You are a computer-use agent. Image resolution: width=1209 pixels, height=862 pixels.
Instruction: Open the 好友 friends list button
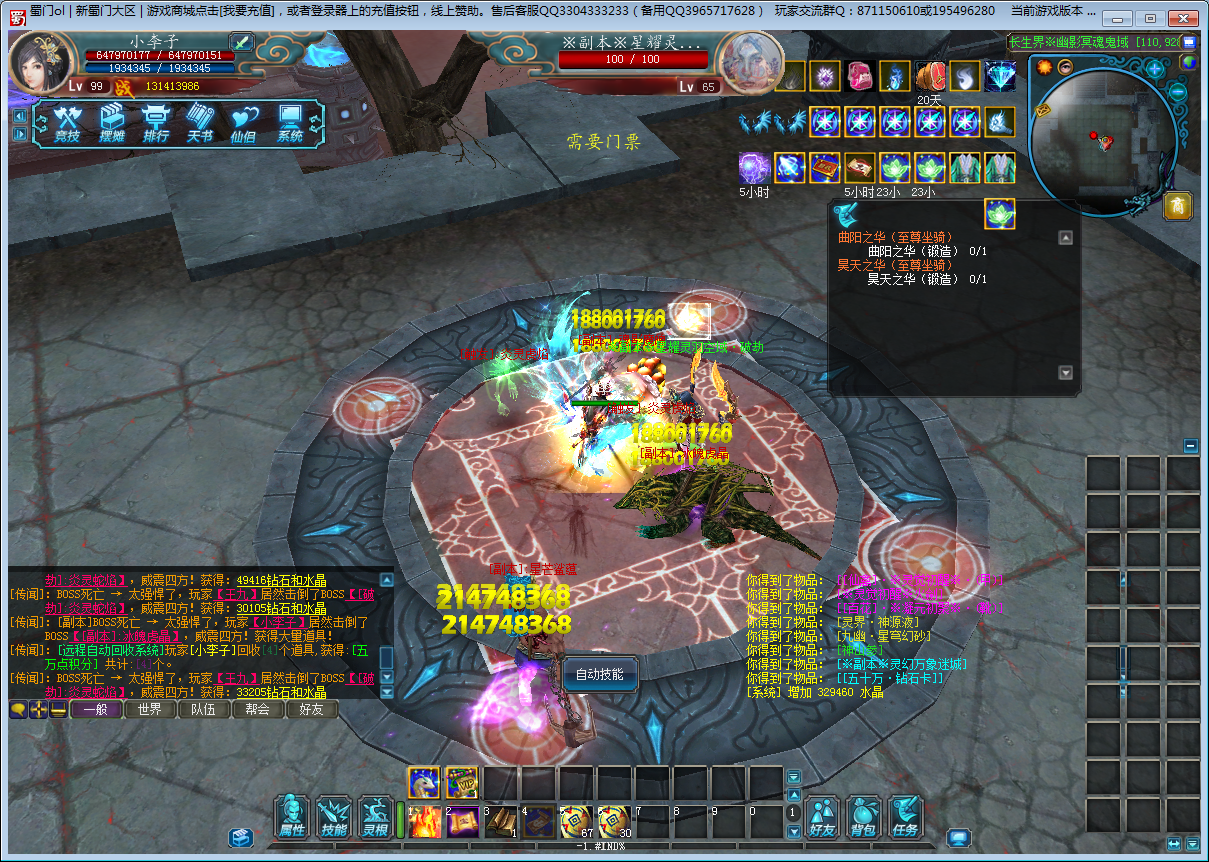pos(822,817)
